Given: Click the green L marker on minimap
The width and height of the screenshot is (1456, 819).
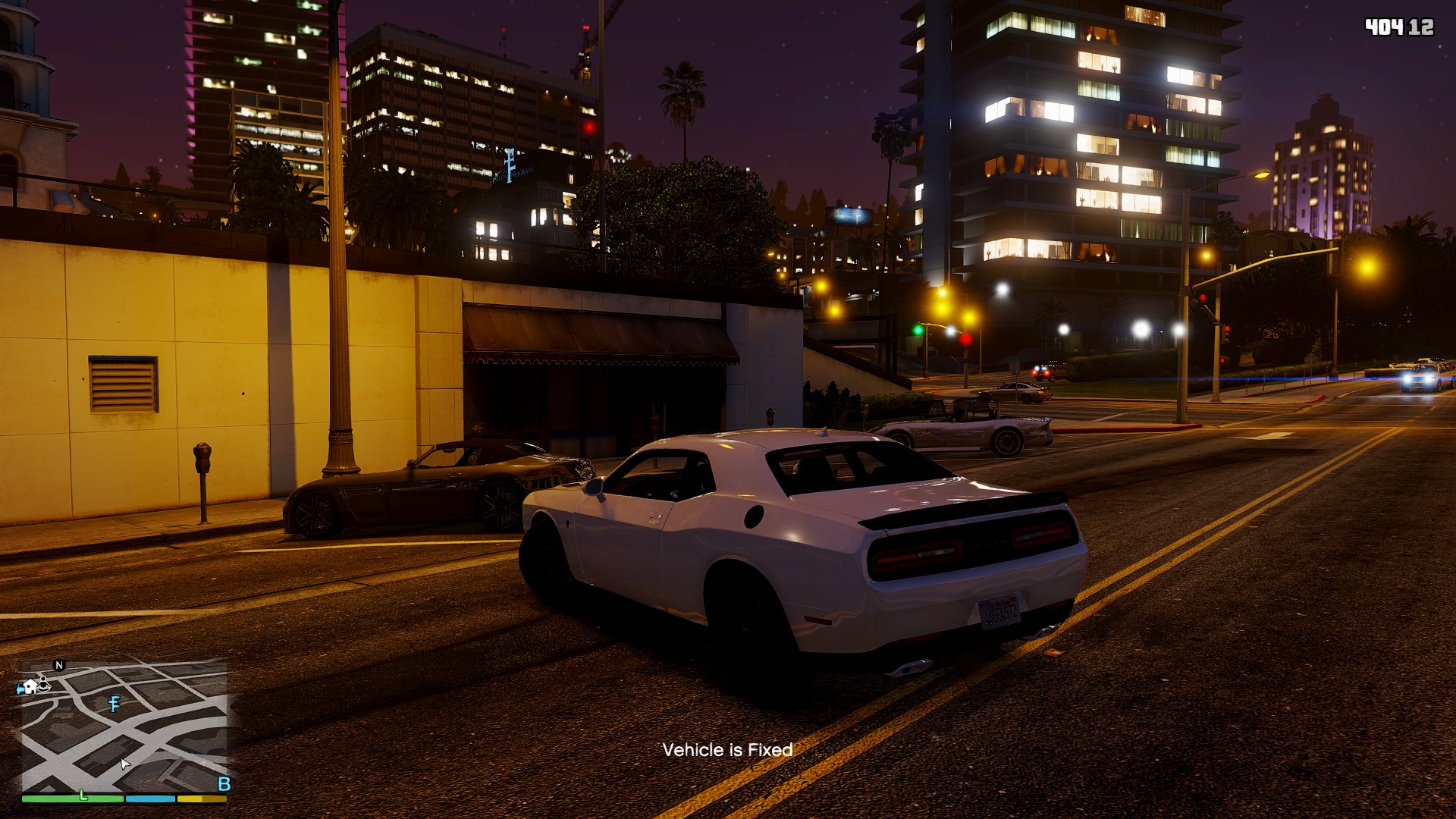Looking at the screenshot, I should (x=83, y=795).
